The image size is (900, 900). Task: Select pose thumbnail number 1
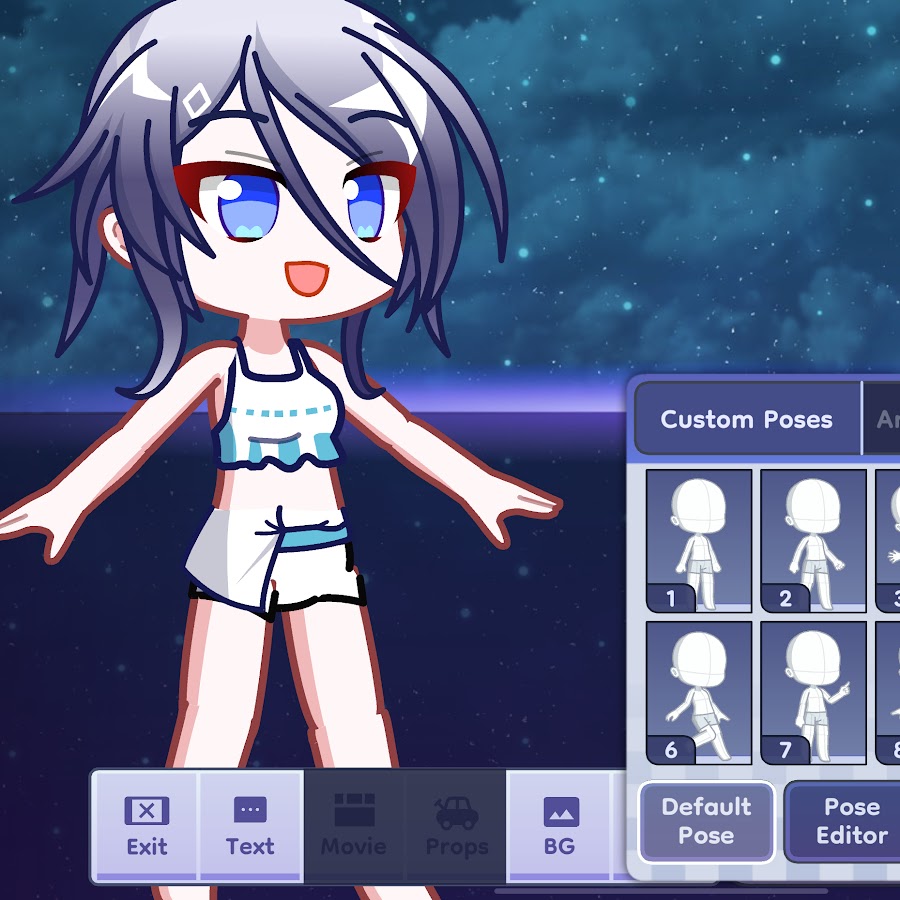tap(699, 540)
